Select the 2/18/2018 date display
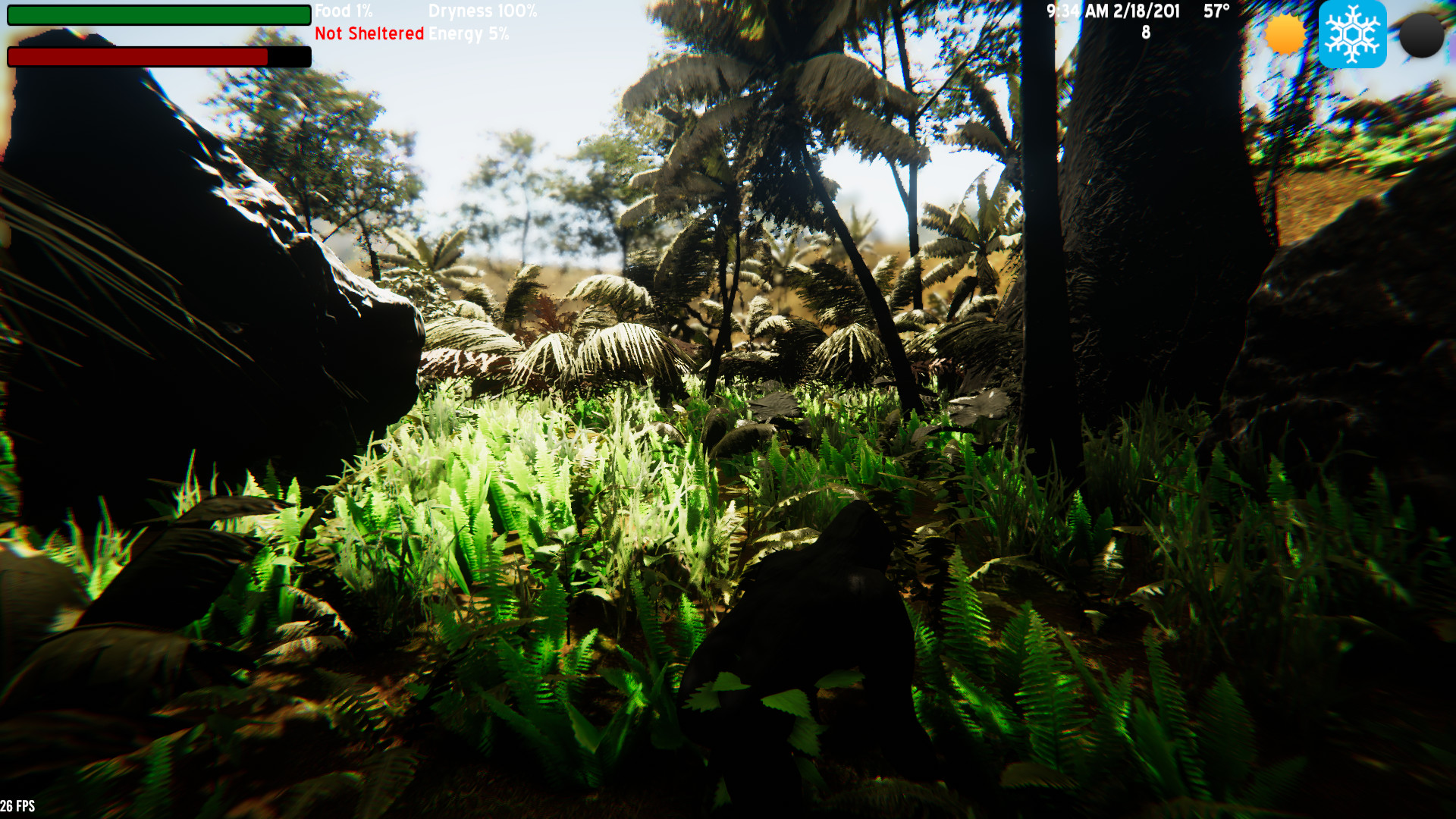This screenshot has height=819, width=1456. point(1144,11)
